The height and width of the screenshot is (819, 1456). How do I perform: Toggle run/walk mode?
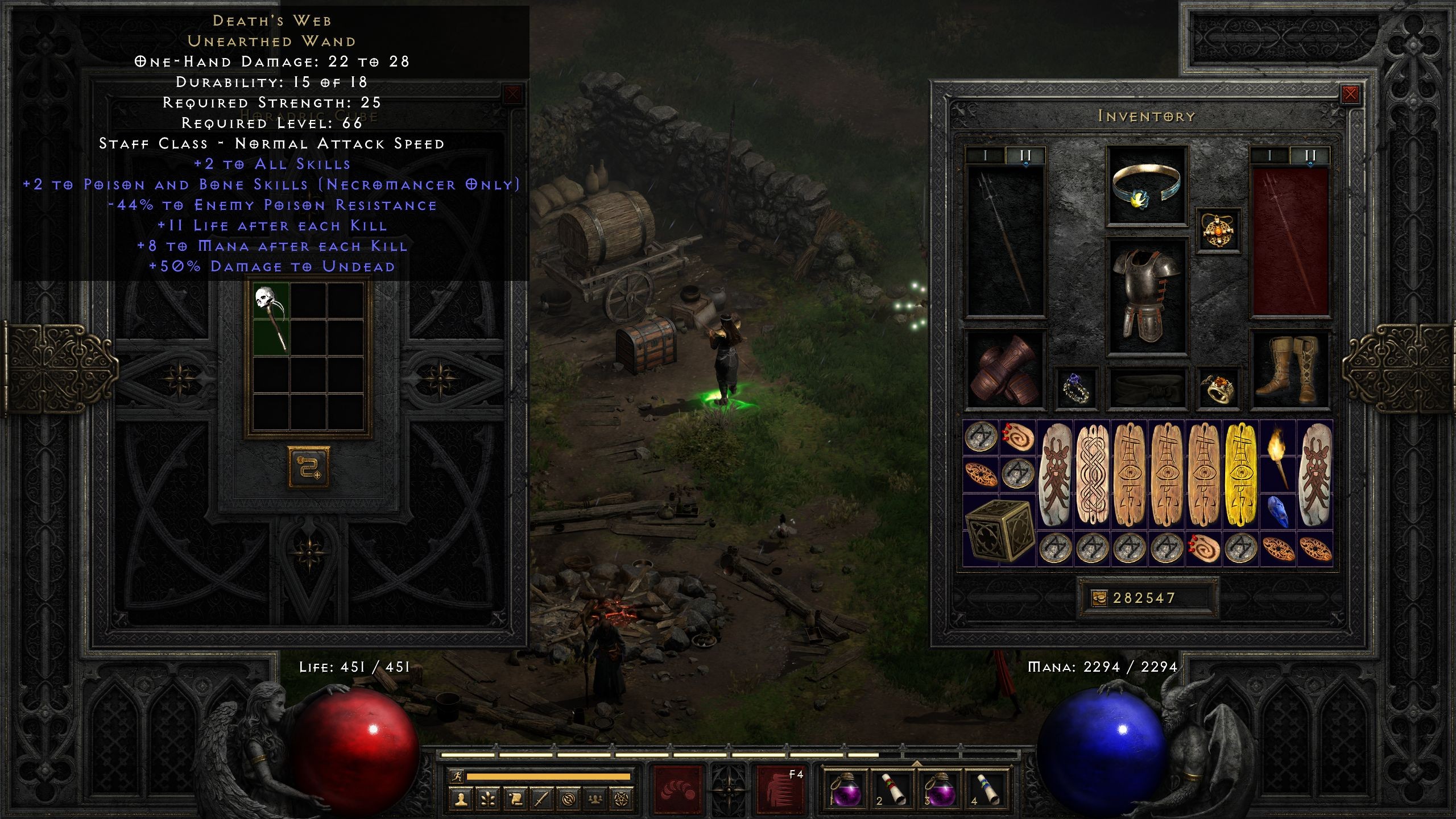457,776
